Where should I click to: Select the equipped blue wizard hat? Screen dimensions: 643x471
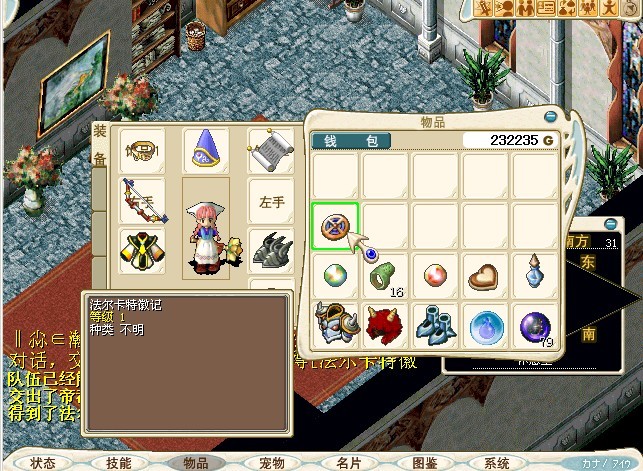click(205, 151)
